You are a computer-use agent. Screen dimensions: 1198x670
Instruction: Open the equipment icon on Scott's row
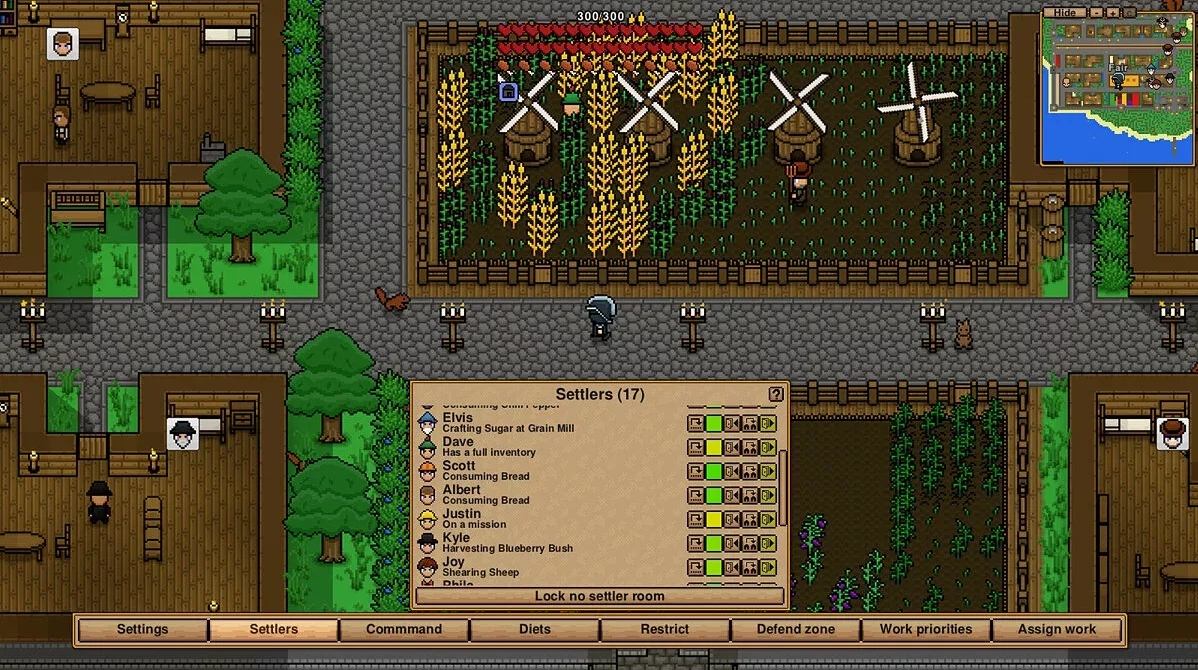click(696, 472)
